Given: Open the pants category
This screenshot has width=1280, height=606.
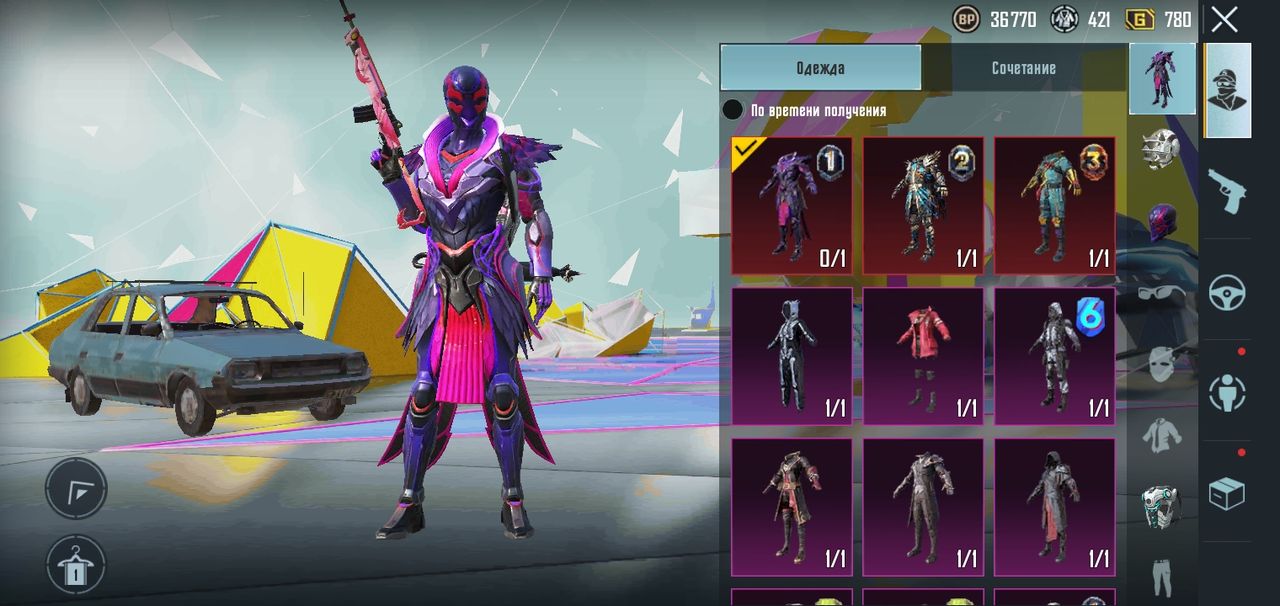Looking at the screenshot, I should tap(1161, 575).
